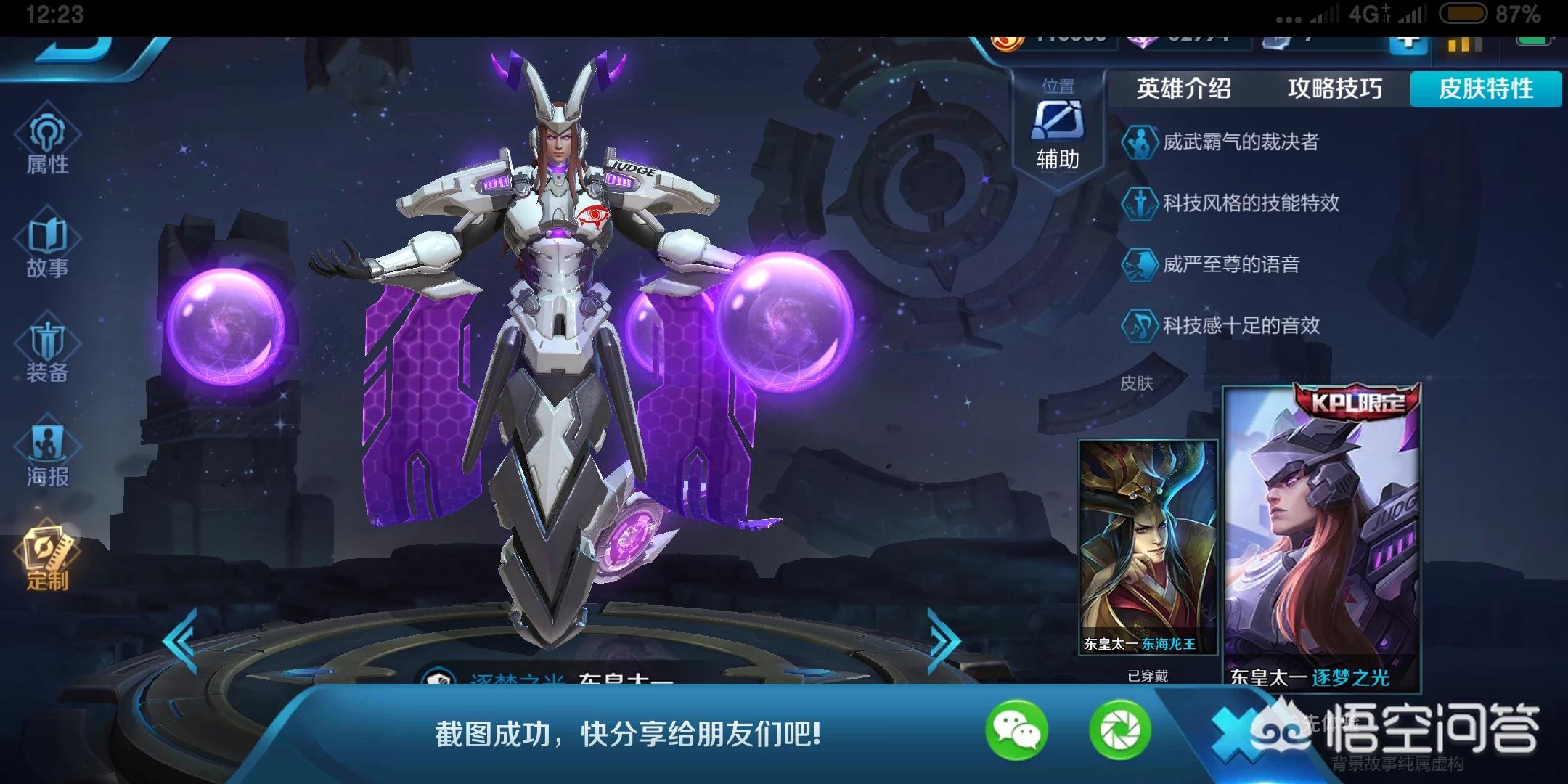Screen dimensions: 1568x784
Task: Show the 装备 equipment page
Action: pyautogui.click(x=47, y=352)
